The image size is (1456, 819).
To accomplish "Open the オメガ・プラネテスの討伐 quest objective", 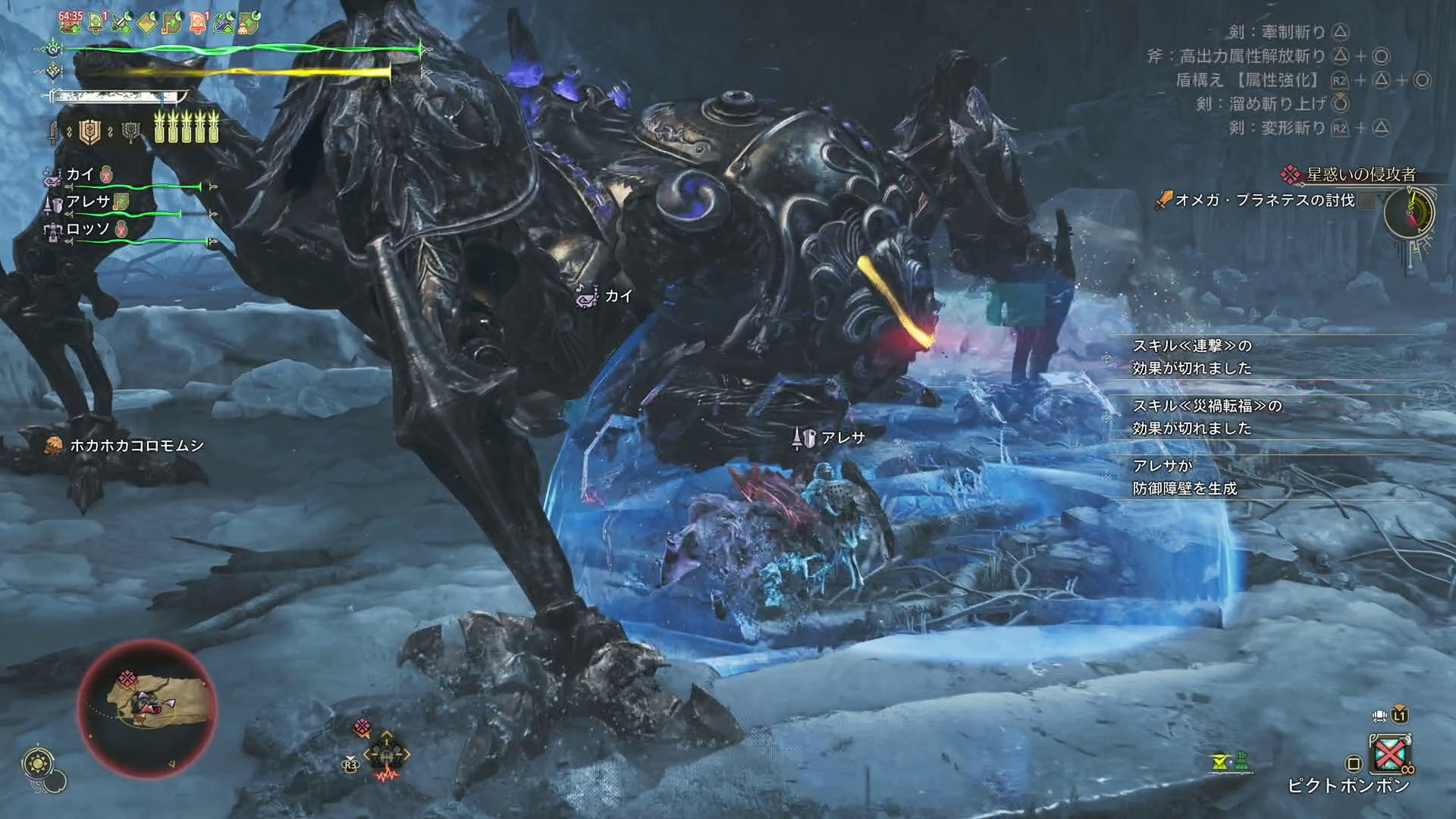I will [1264, 200].
